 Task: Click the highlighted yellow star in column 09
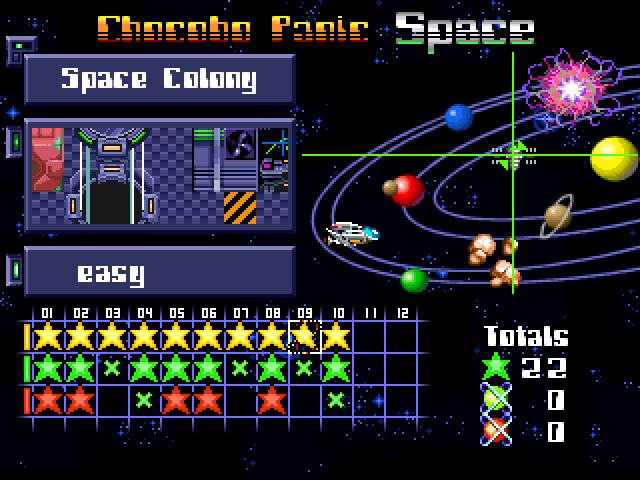coord(304,336)
